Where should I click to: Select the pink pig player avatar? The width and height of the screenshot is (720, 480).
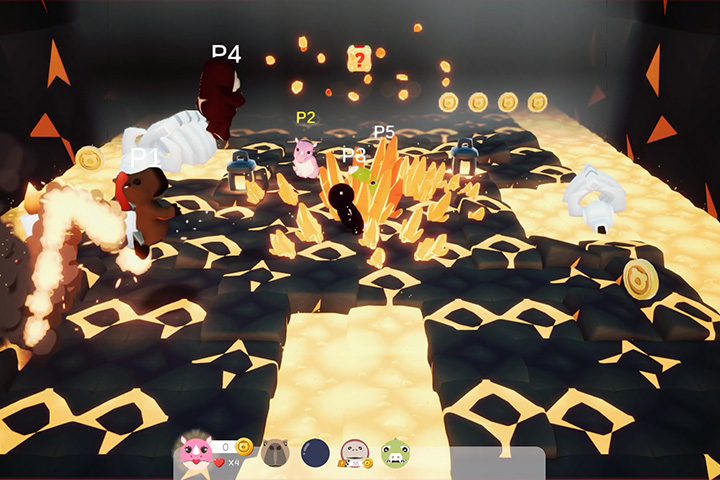pos(195,452)
